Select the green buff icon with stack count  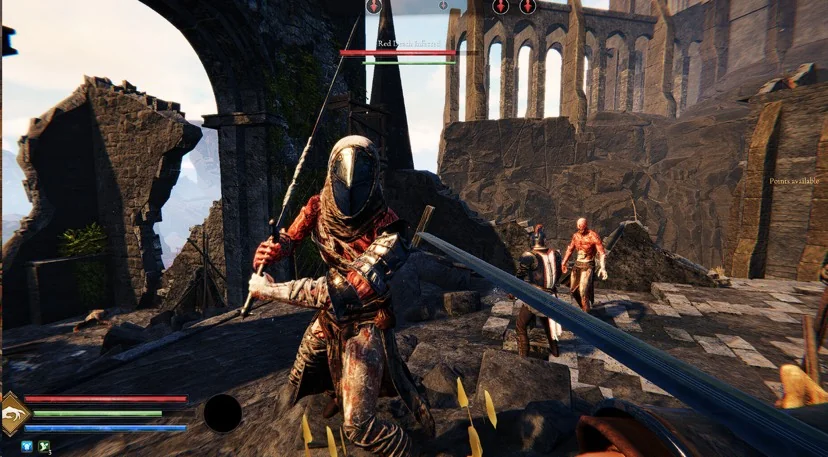44,446
